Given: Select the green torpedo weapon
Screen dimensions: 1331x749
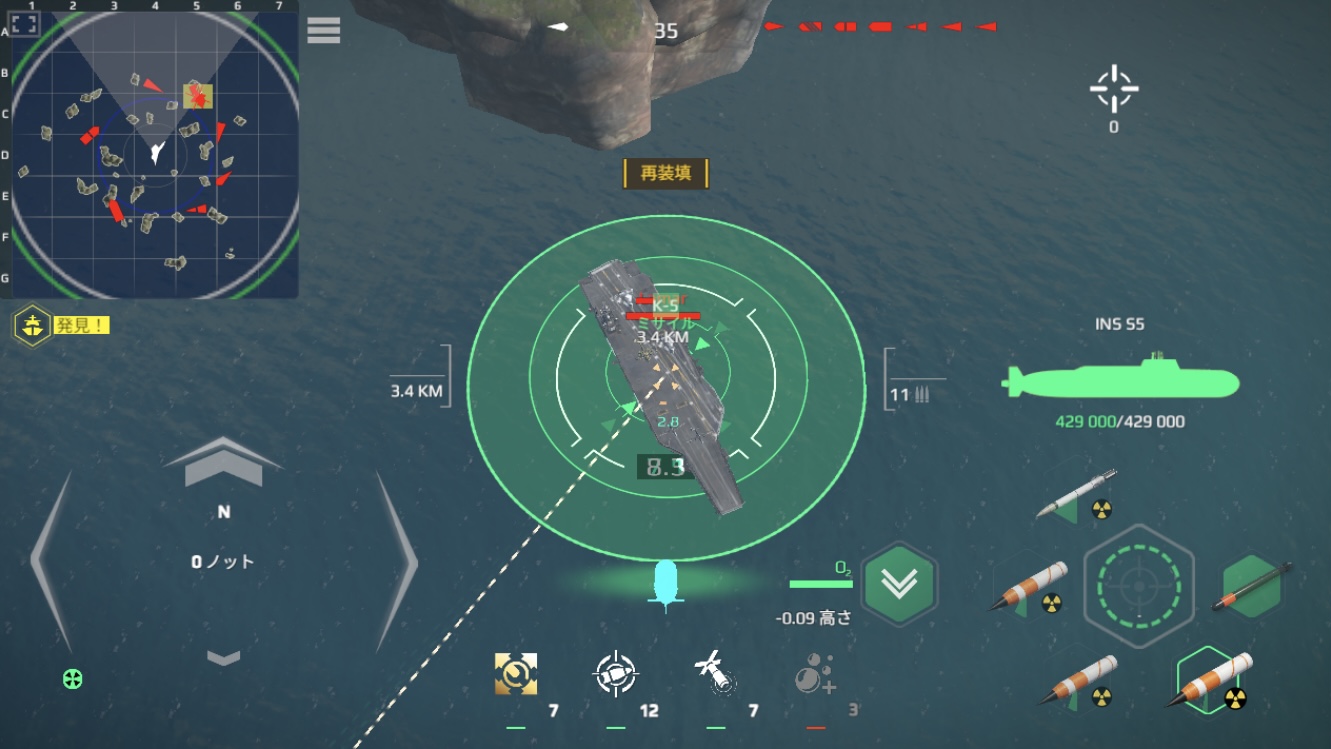Looking at the screenshot, I should (1253, 588).
